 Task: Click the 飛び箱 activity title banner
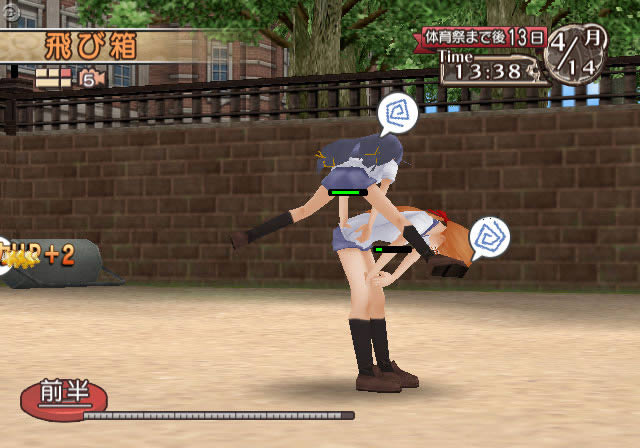click(x=92, y=46)
